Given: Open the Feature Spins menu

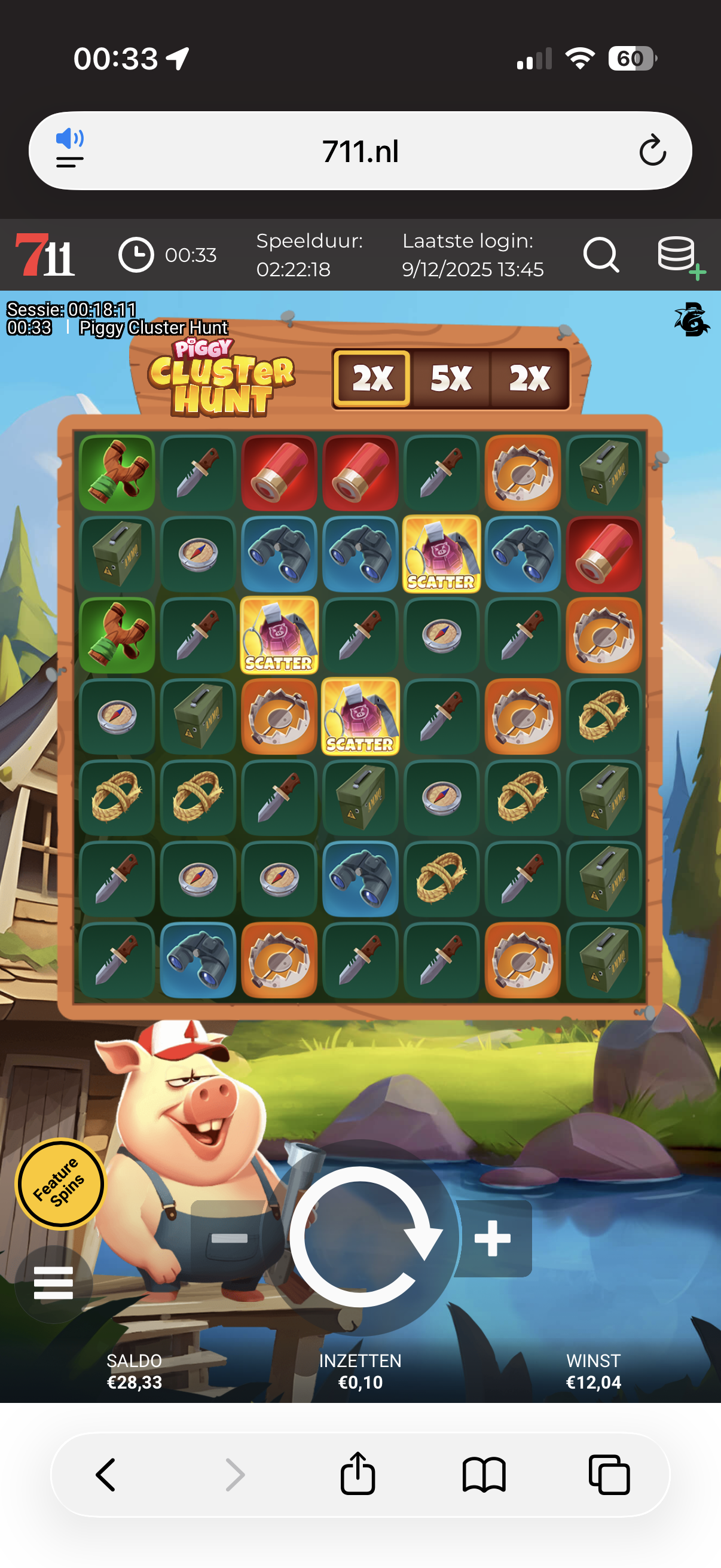Looking at the screenshot, I should pos(59,1183).
